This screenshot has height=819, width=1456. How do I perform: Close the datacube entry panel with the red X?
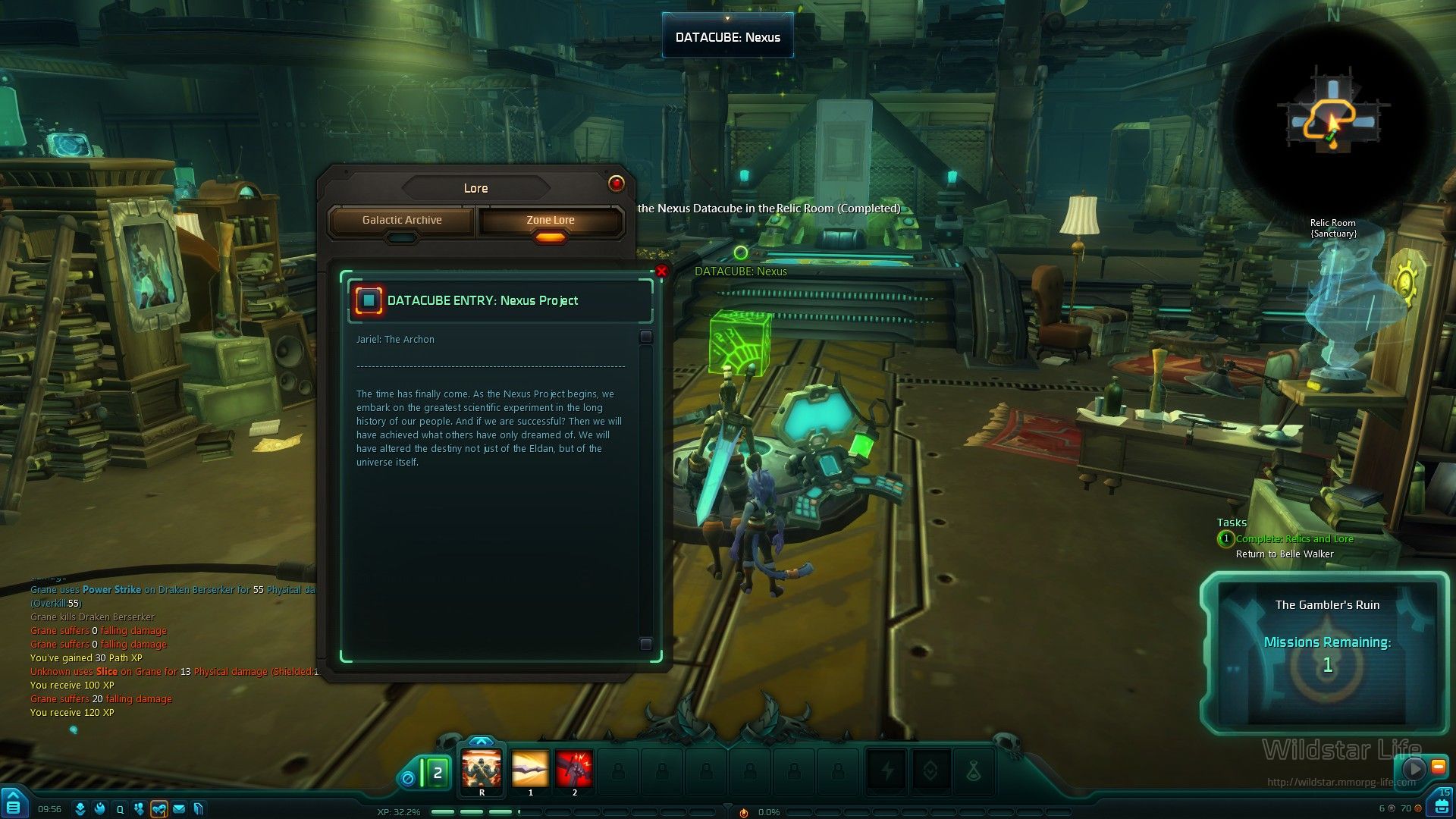pyautogui.click(x=661, y=271)
